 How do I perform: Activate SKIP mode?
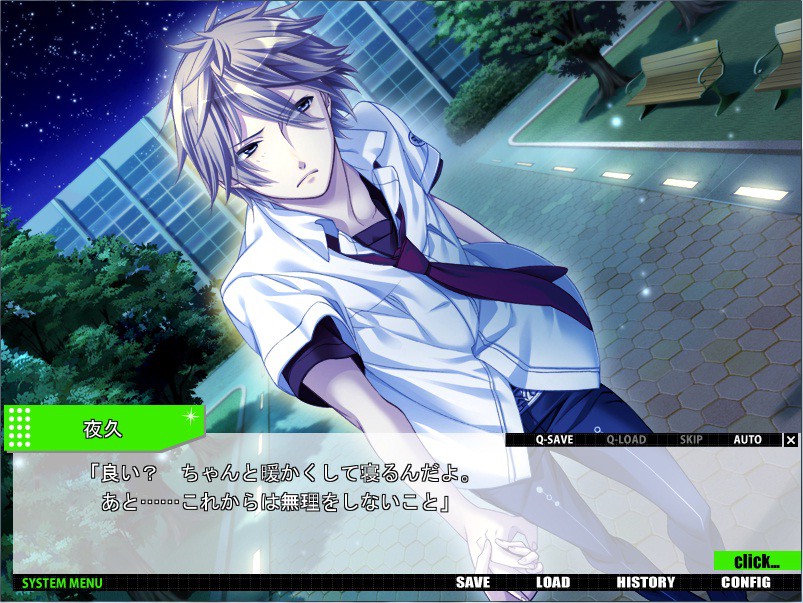point(691,439)
